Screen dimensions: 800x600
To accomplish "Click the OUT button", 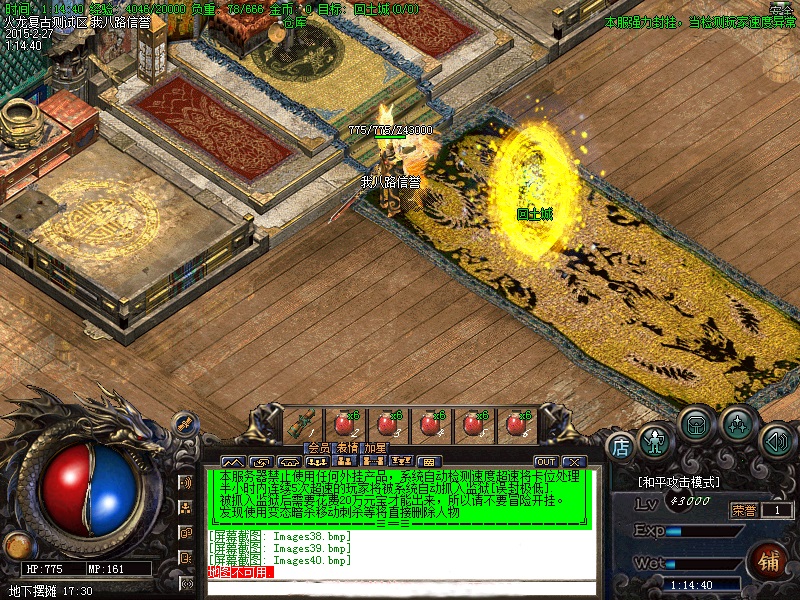I will pyautogui.click(x=545, y=461).
